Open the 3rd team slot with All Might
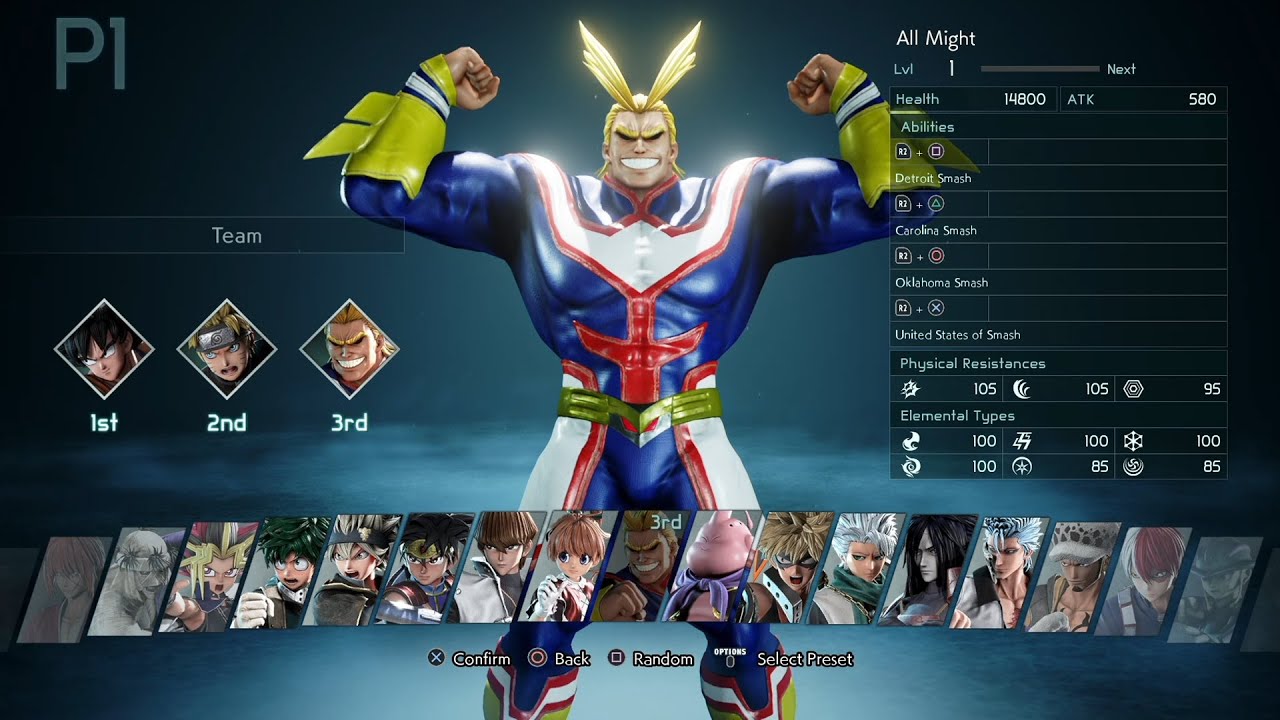 point(349,349)
